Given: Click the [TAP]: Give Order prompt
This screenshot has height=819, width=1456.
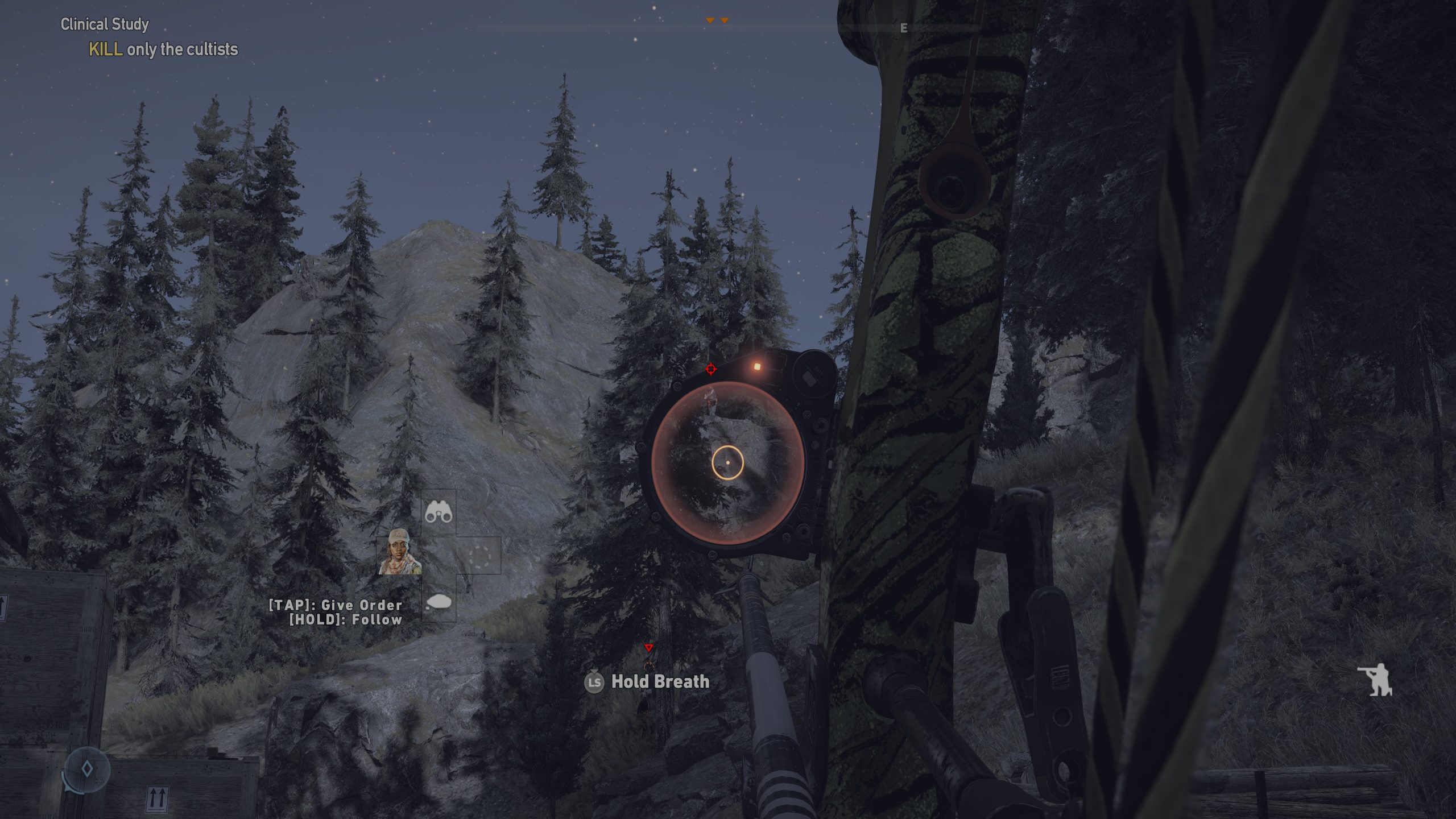Looking at the screenshot, I should [336, 606].
